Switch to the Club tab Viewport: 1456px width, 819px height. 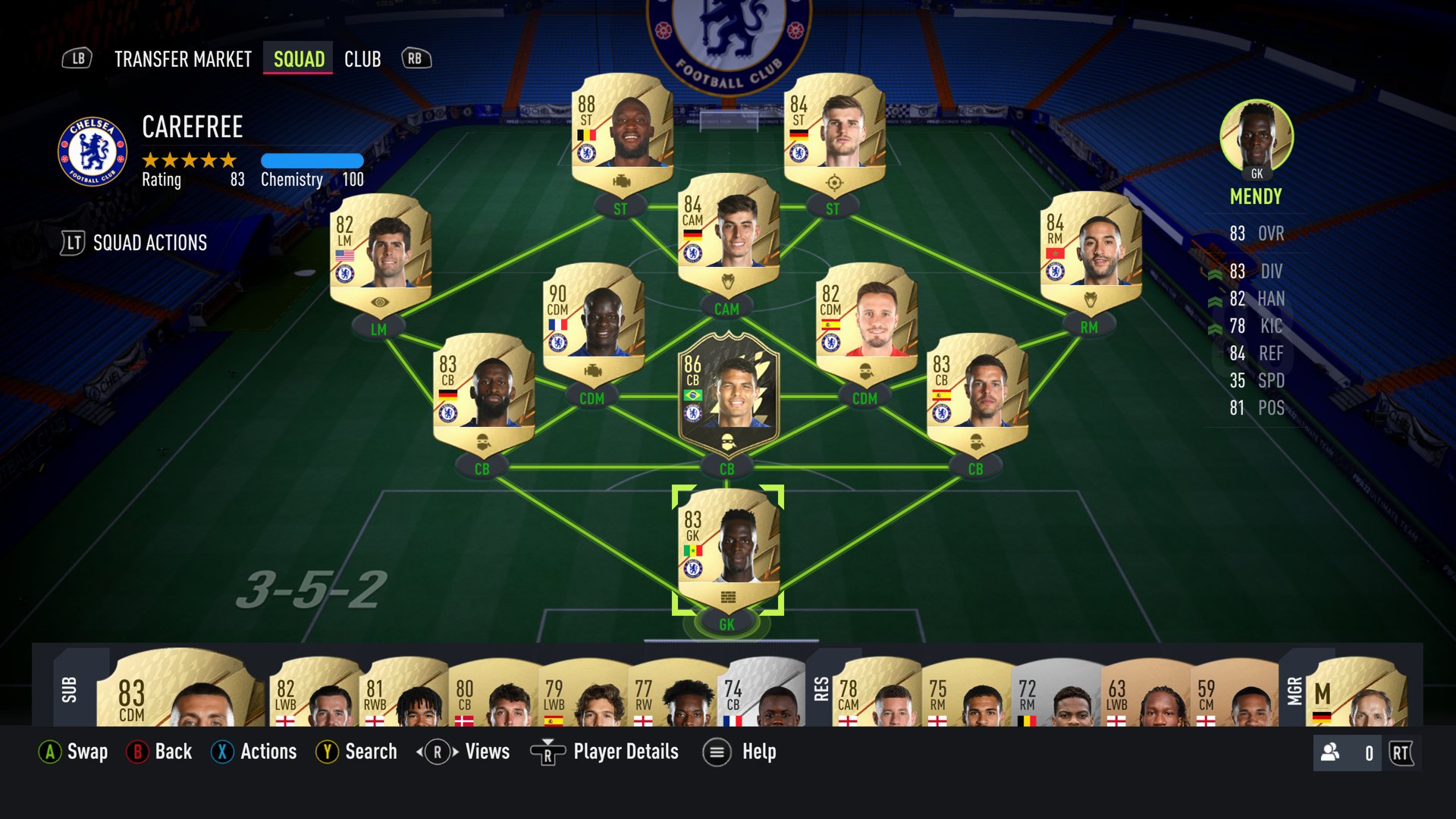point(362,59)
